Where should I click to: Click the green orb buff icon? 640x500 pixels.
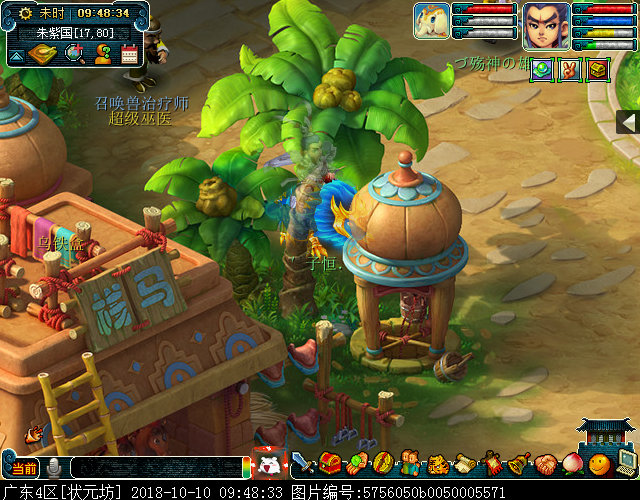tap(541, 69)
